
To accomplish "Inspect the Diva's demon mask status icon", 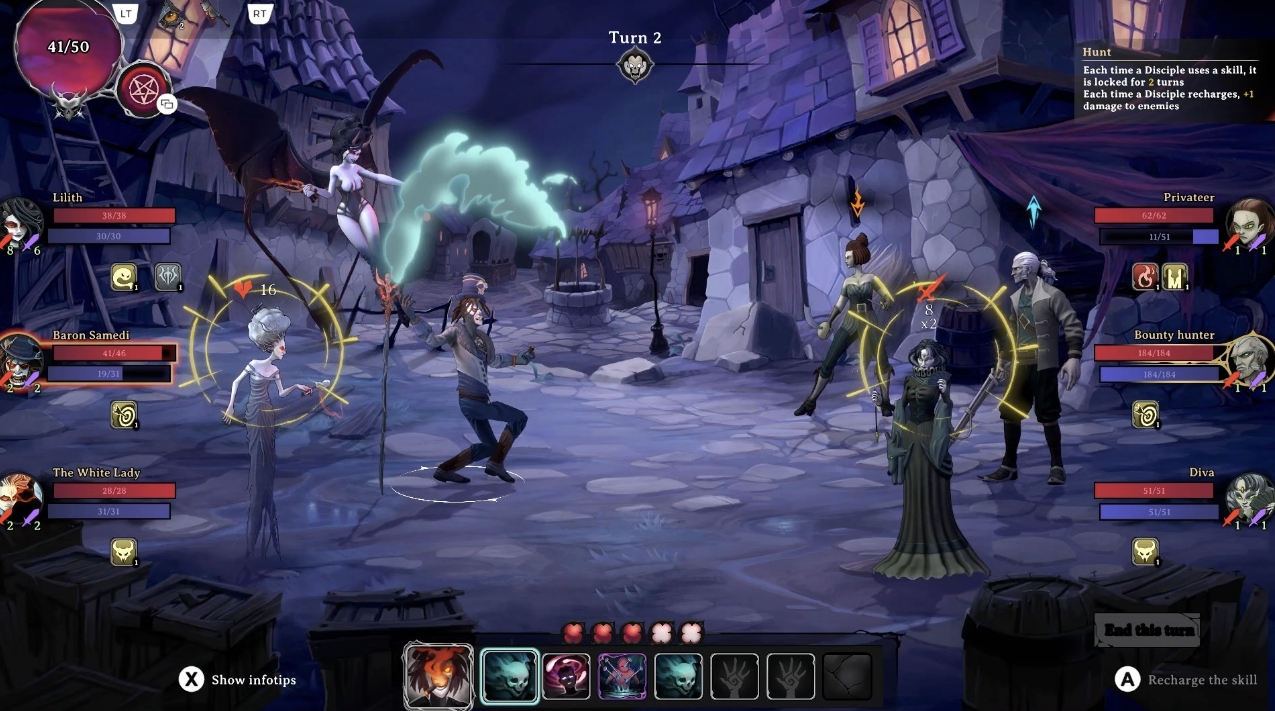I will pos(1145,552).
